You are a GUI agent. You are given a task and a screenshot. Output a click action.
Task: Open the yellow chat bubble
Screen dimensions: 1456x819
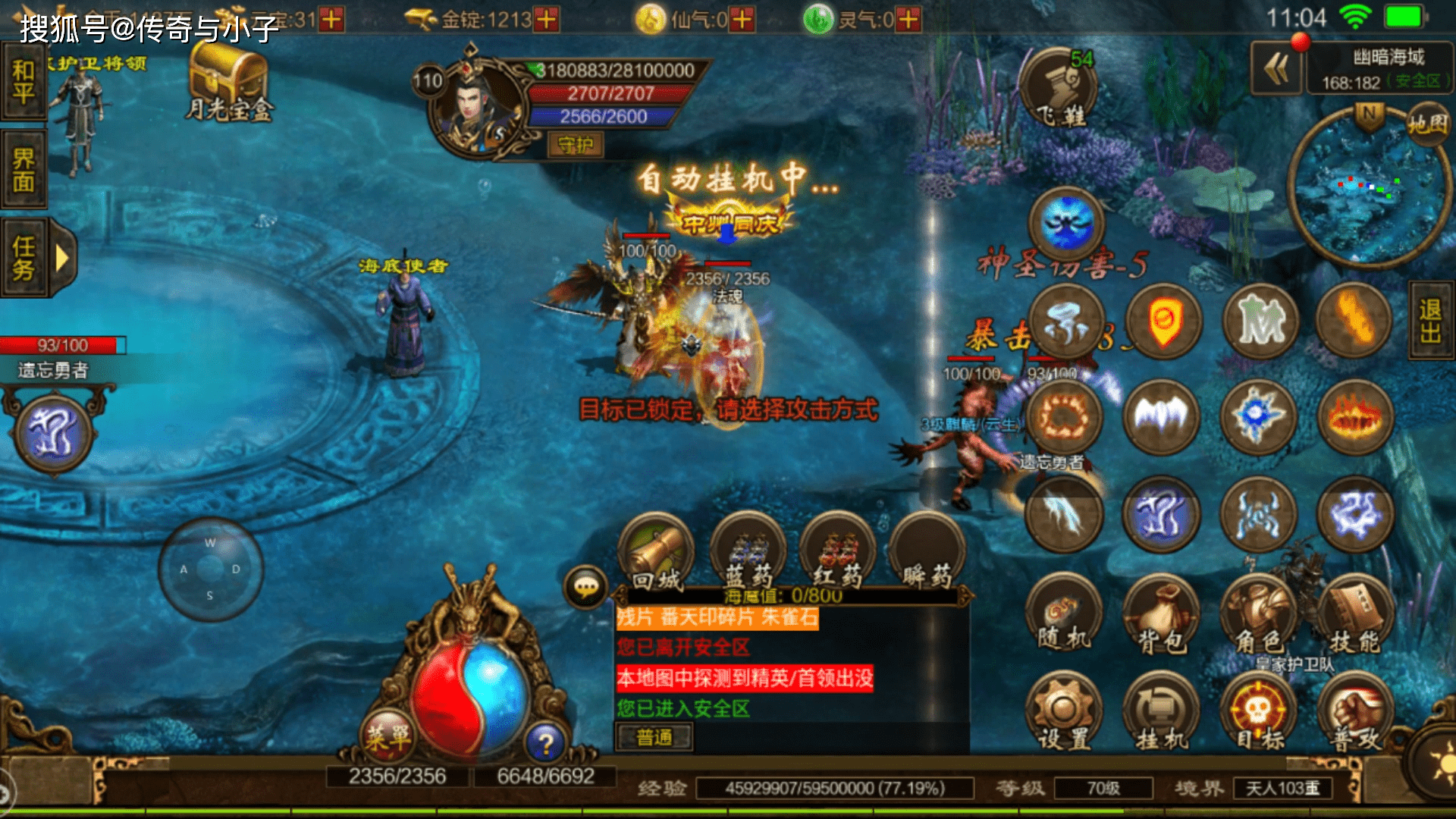pyautogui.click(x=586, y=587)
